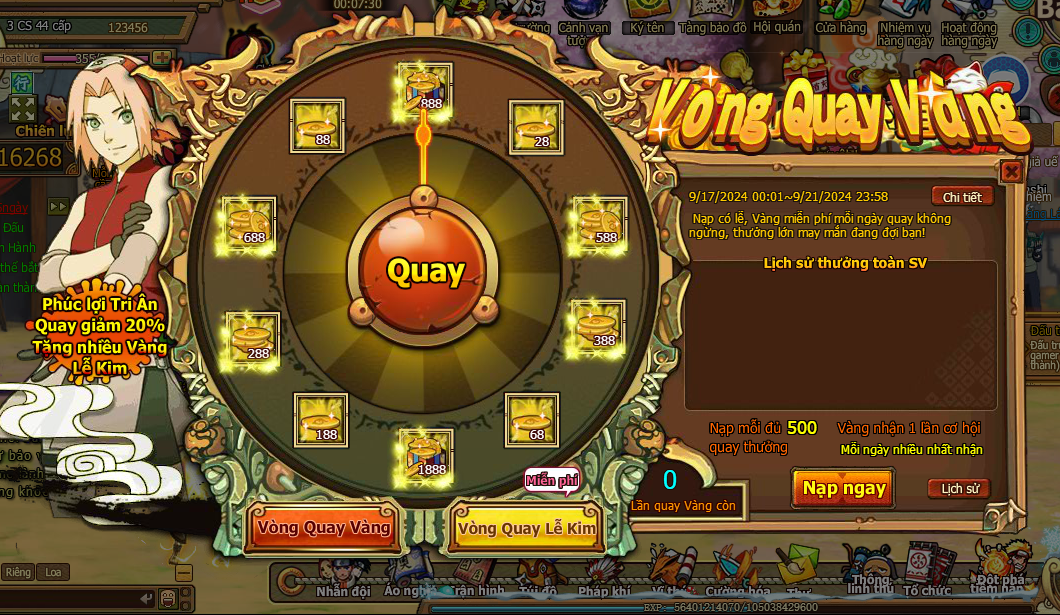
Task: Open the Pháp khí menu
Action: (608, 583)
